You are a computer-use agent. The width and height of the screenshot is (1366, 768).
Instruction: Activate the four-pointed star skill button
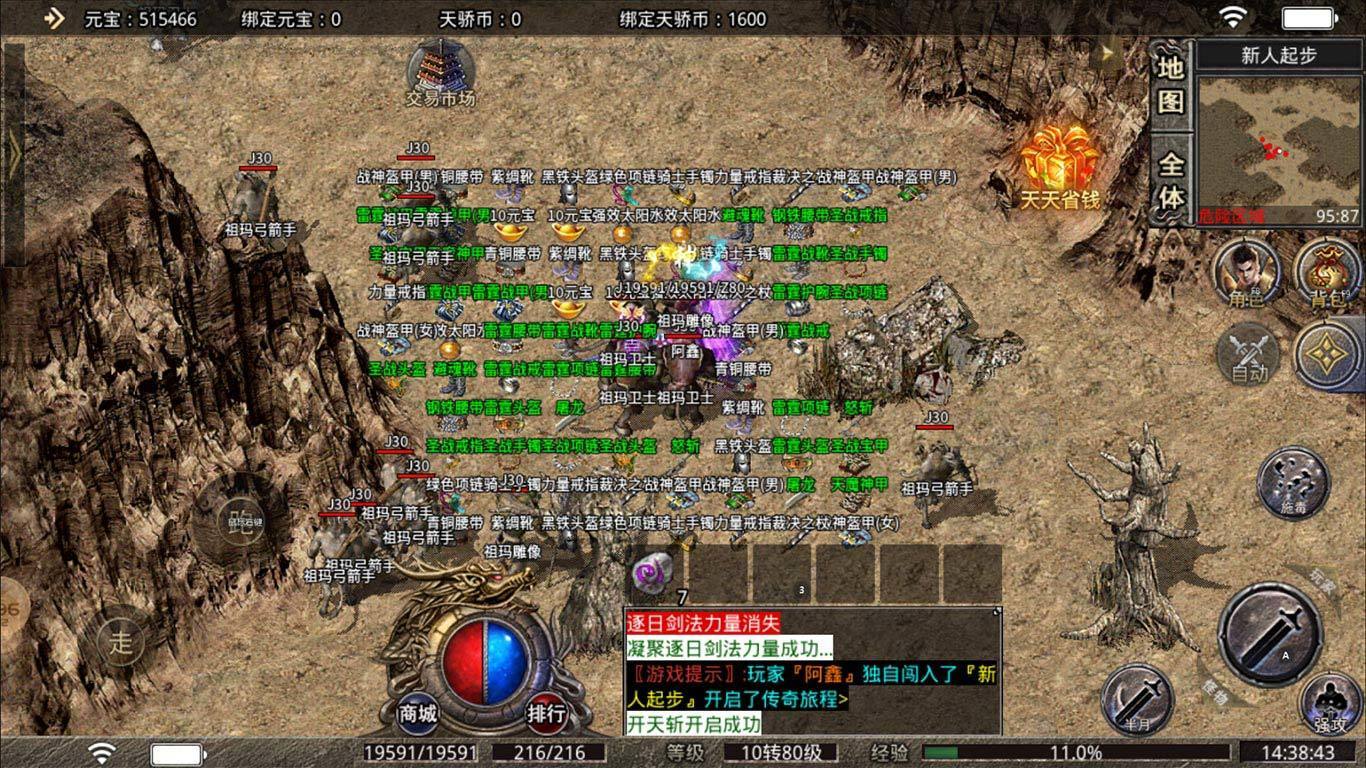[x=1328, y=355]
